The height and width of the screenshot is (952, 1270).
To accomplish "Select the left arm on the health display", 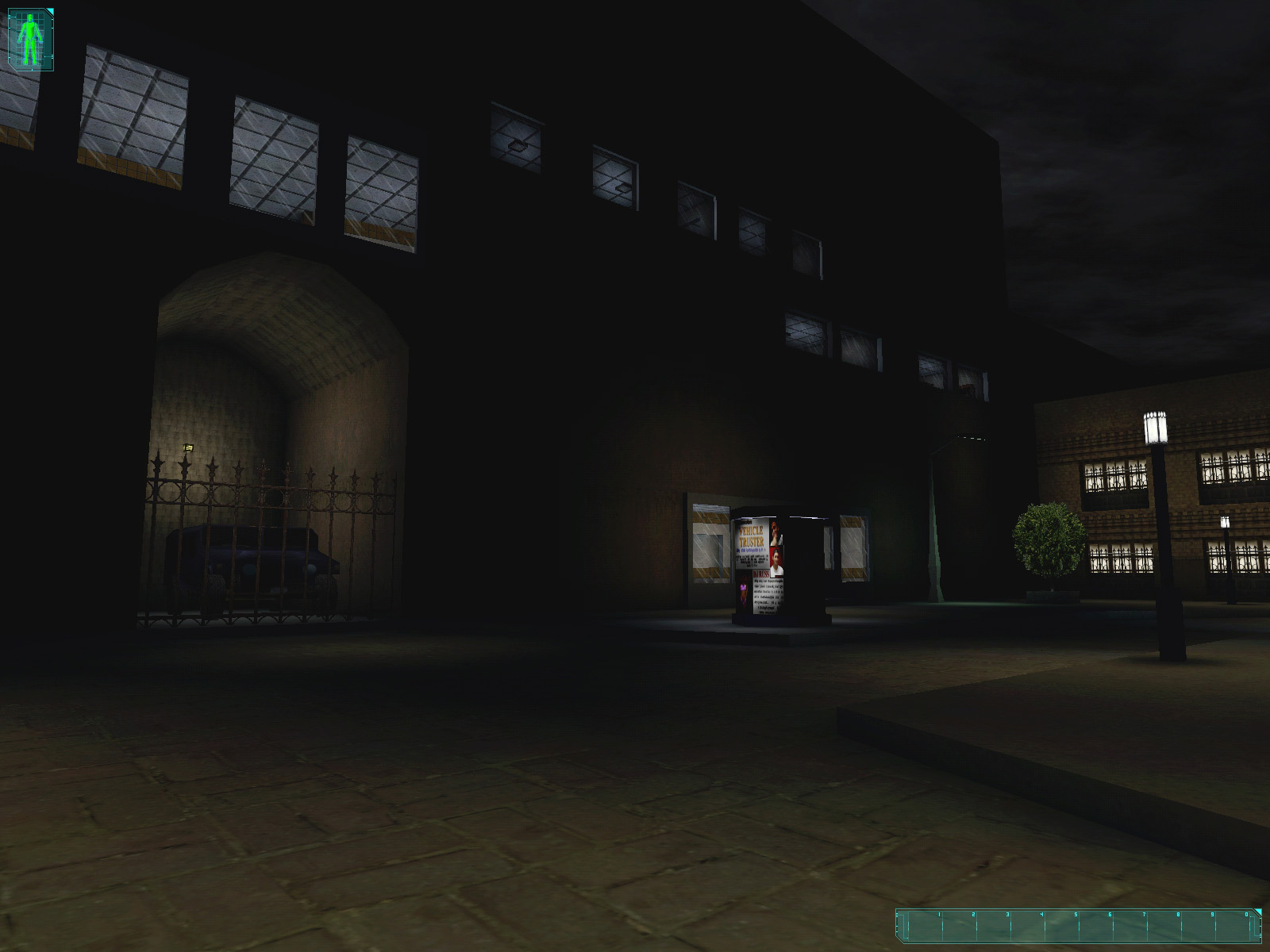I will [x=20, y=36].
